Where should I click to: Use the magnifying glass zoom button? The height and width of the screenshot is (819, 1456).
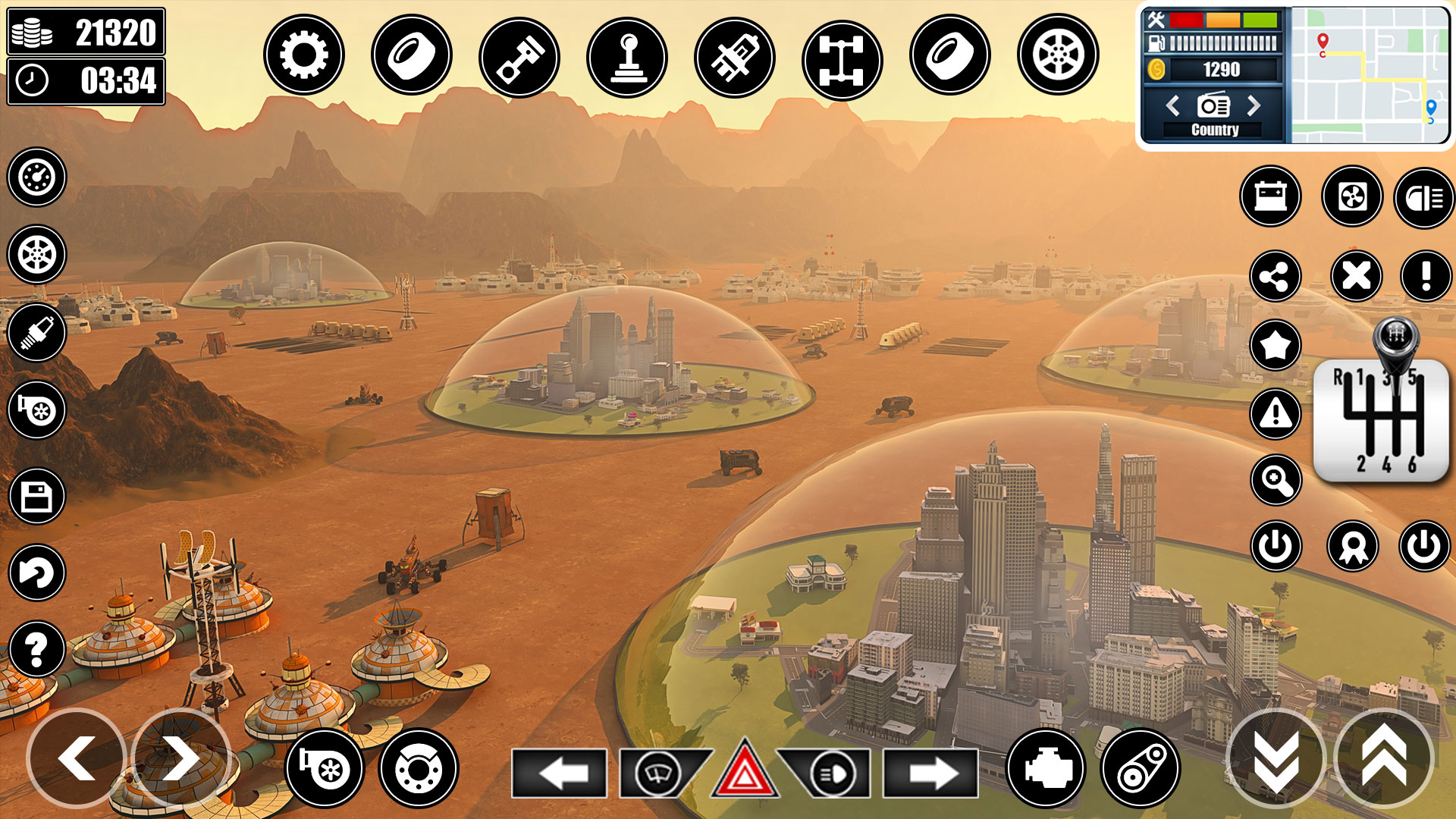pyautogui.click(x=1276, y=480)
